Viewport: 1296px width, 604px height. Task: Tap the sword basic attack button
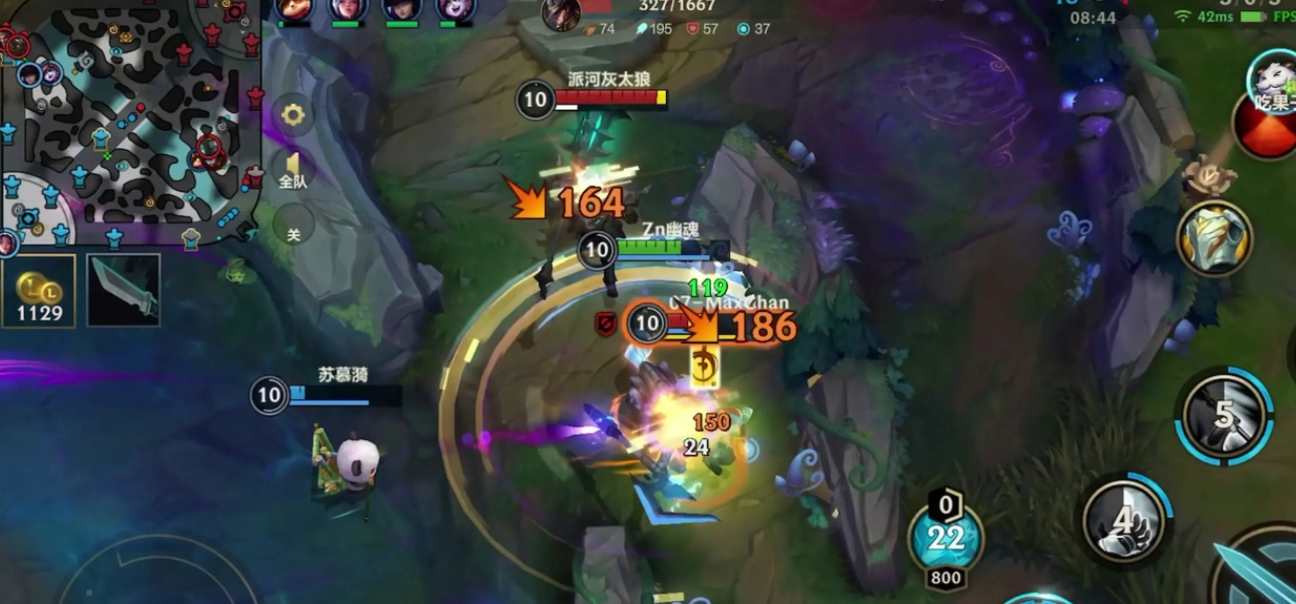[x=1255, y=570]
